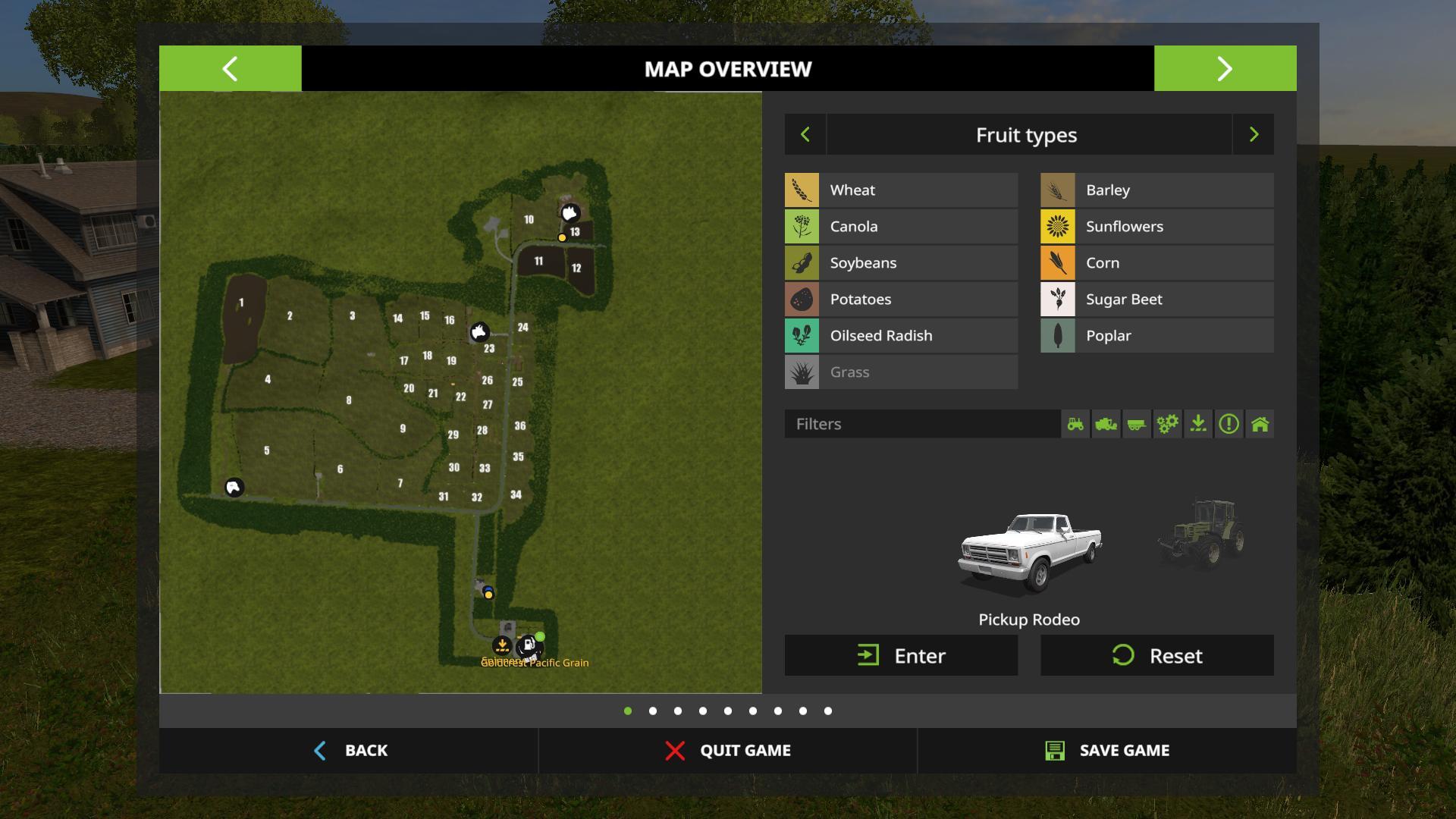Toggle the Wheat fruit type filter
Screen dimensions: 1456x819
click(901, 190)
